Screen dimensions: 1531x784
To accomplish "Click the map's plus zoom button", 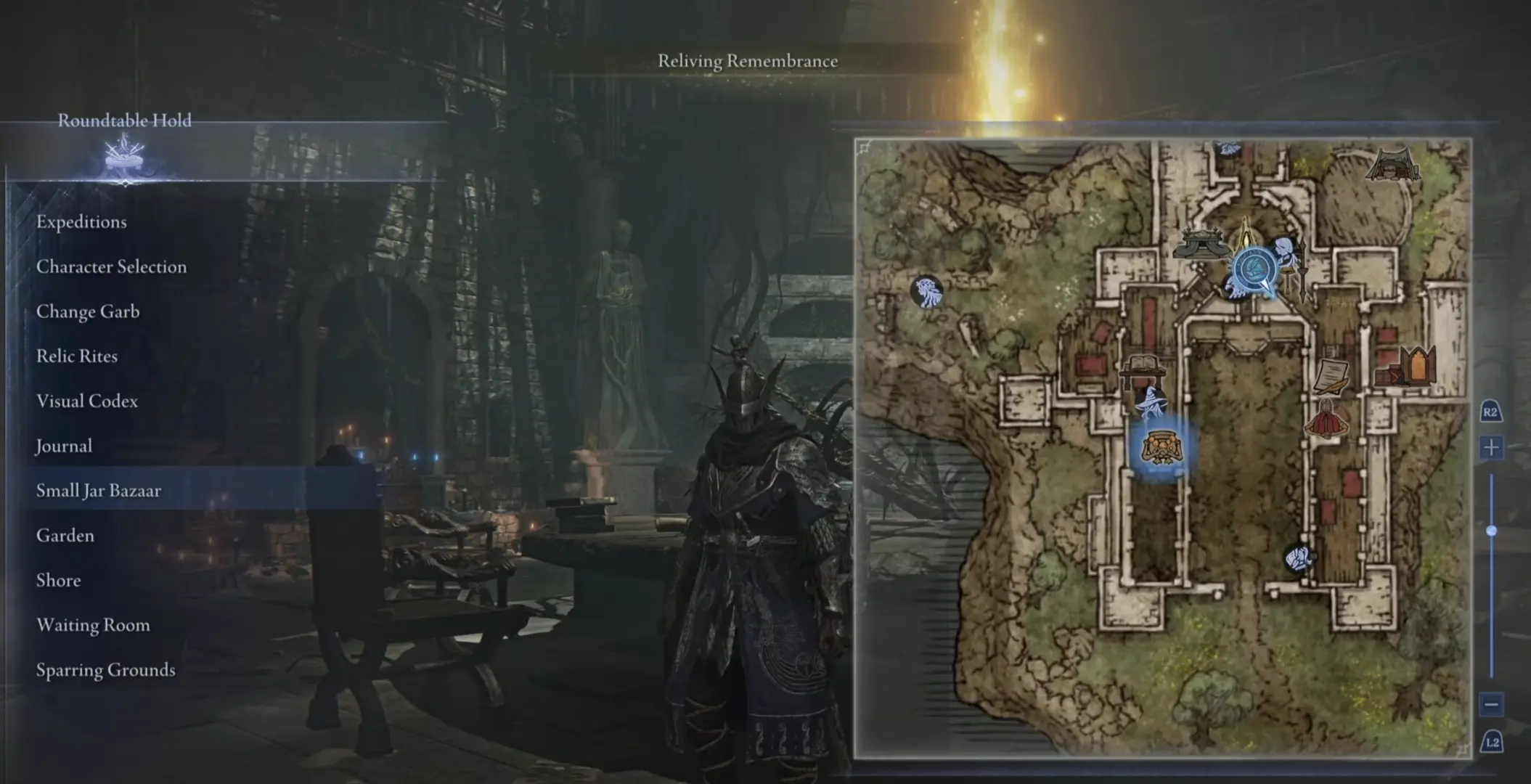I will point(1491,447).
